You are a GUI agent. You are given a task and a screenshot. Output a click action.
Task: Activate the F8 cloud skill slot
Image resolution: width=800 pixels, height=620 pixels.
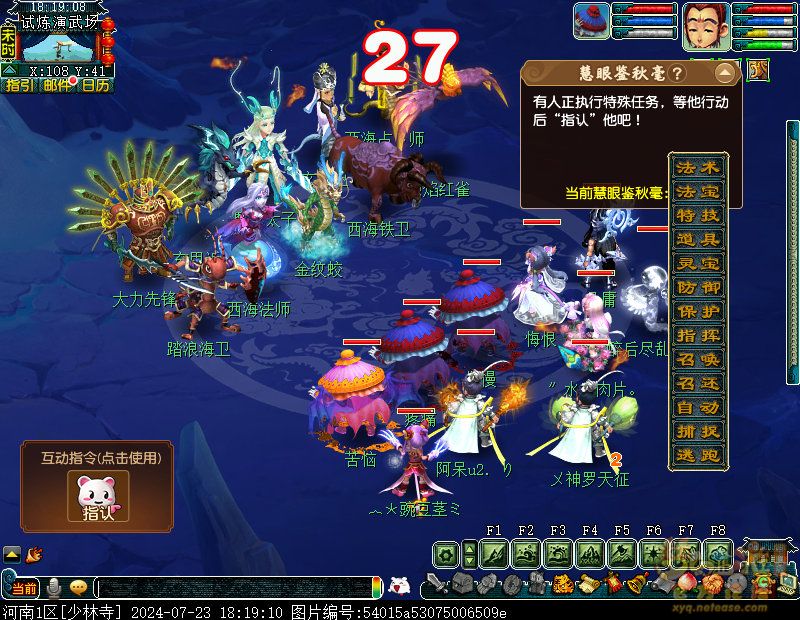click(717, 553)
